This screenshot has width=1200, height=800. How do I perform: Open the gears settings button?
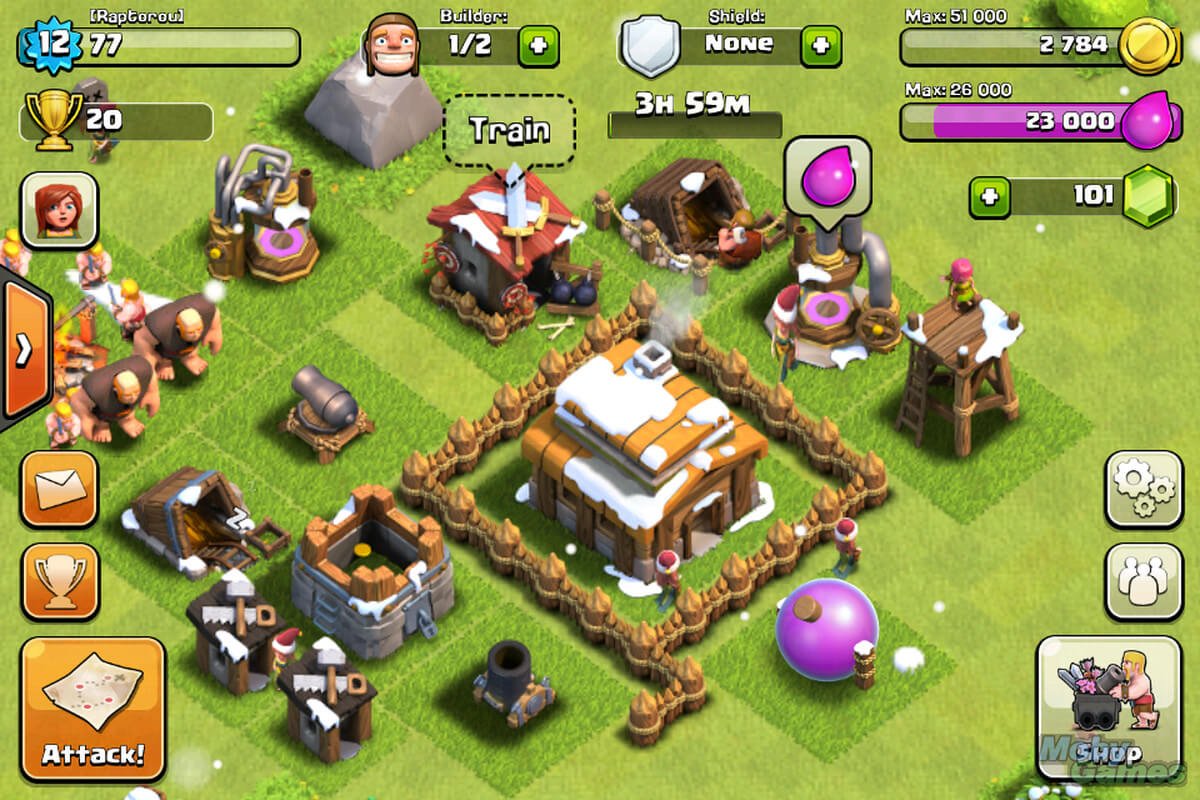(x=1143, y=489)
